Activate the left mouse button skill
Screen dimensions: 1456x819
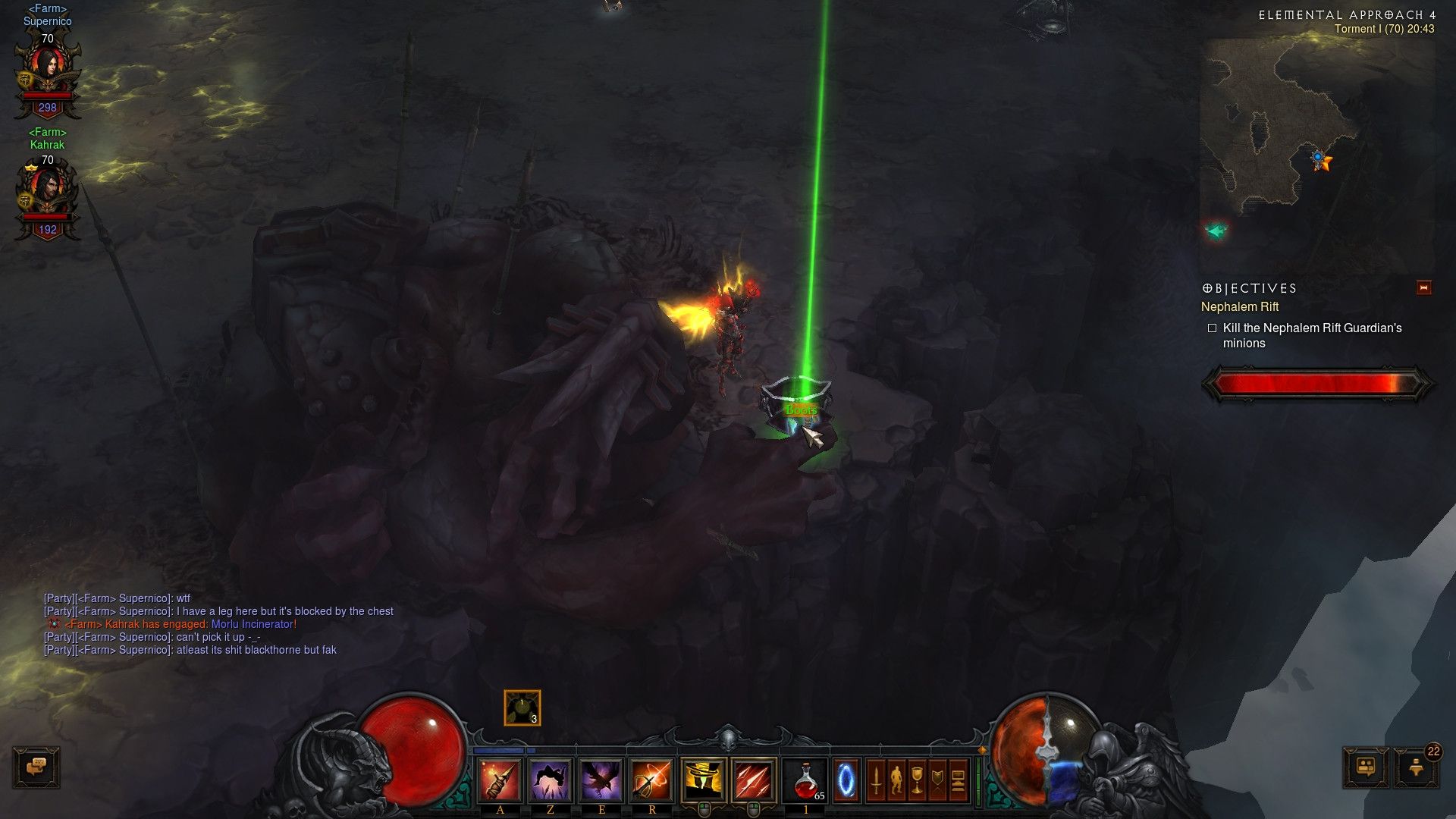[x=703, y=777]
